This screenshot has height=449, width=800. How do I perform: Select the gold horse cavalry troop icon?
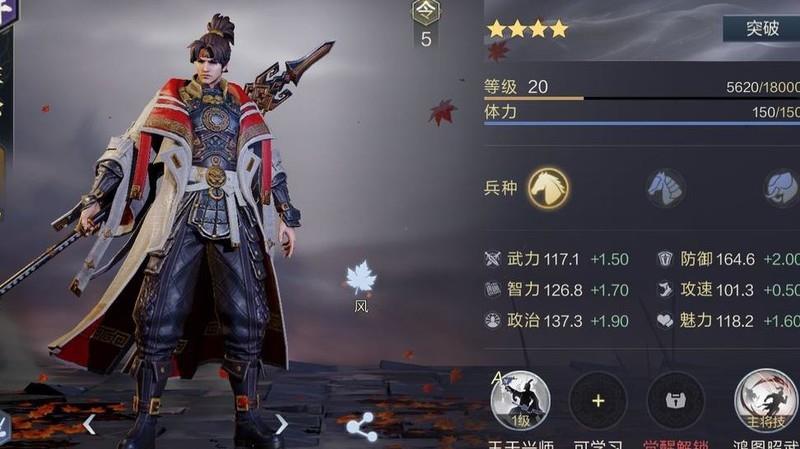pyautogui.click(x=548, y=187)
